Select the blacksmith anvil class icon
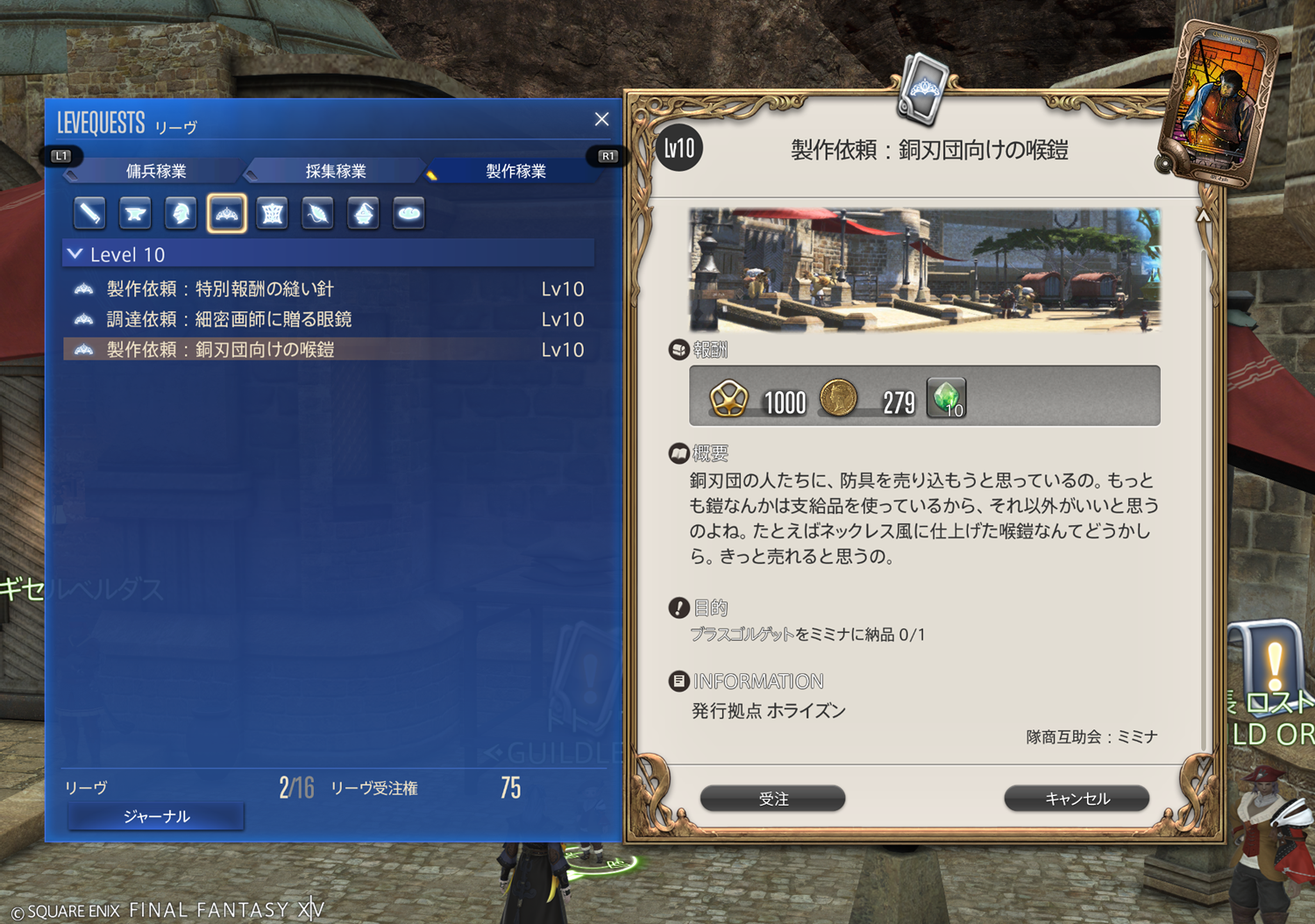Viewport: 1315px width, 924px height. (x=135, y=213)
